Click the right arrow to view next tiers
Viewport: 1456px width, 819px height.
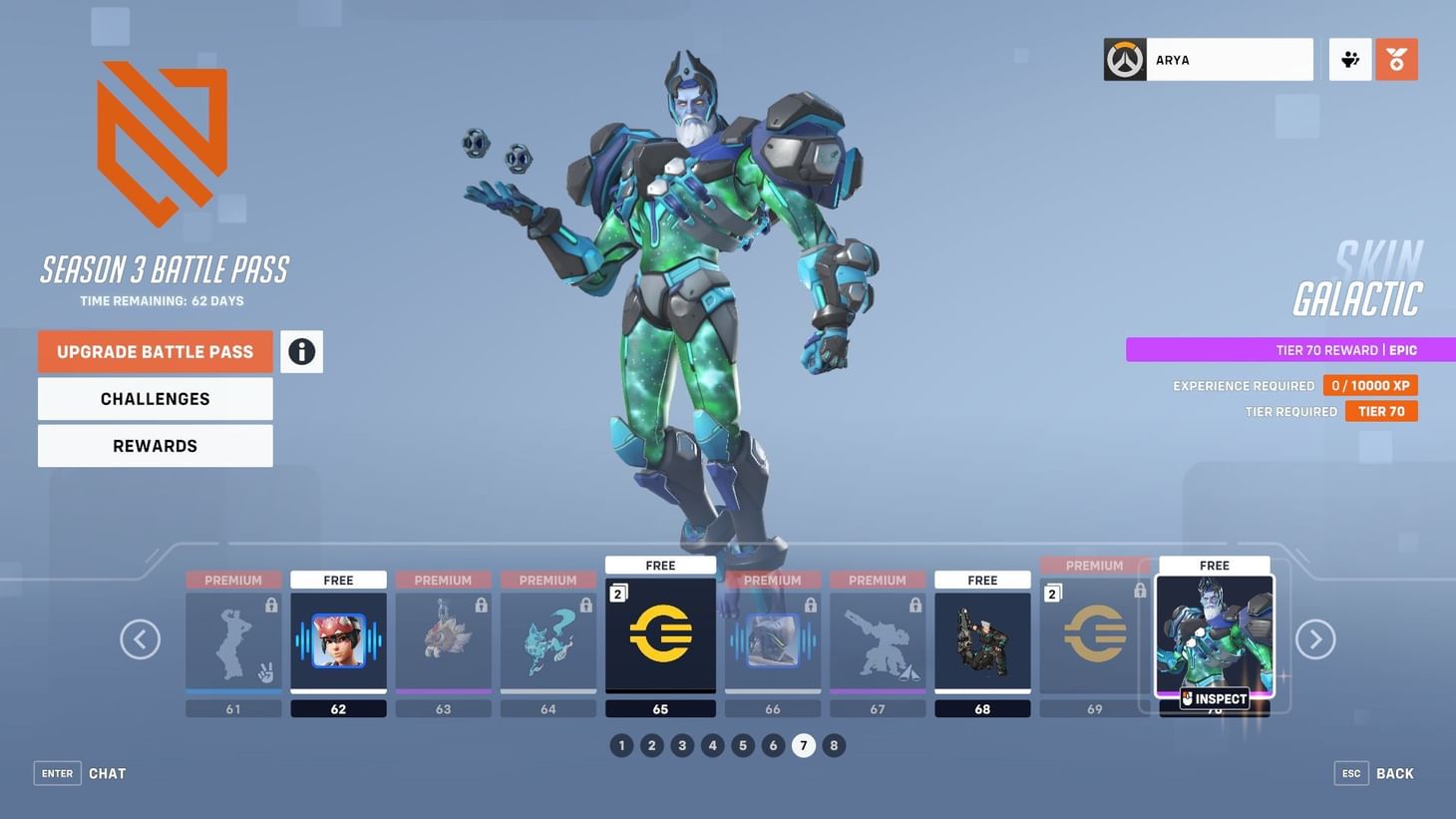[x=1315, y=637]
